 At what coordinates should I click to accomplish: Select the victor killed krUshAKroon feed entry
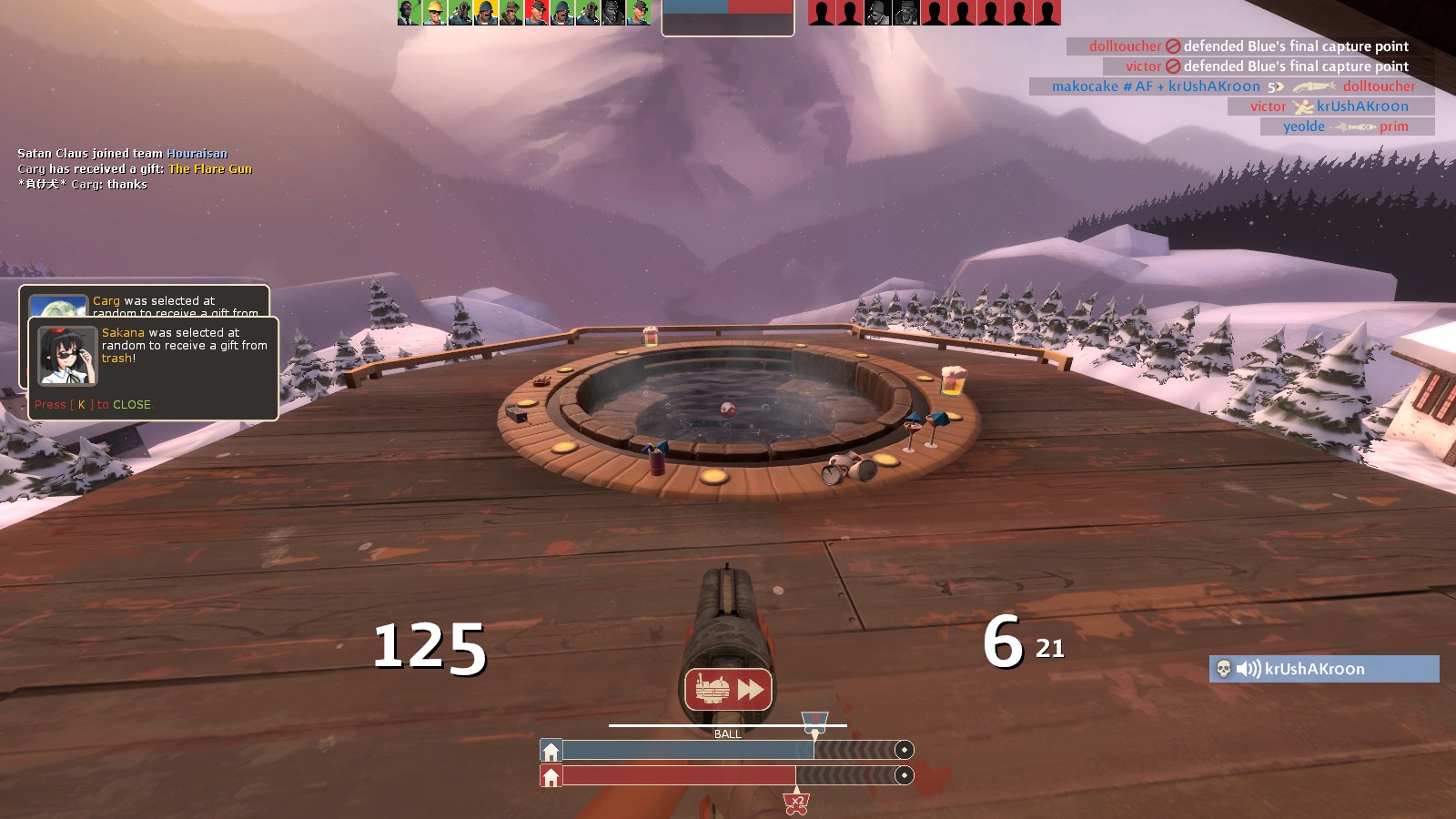pyautogui.click(x=1330, y=106)
